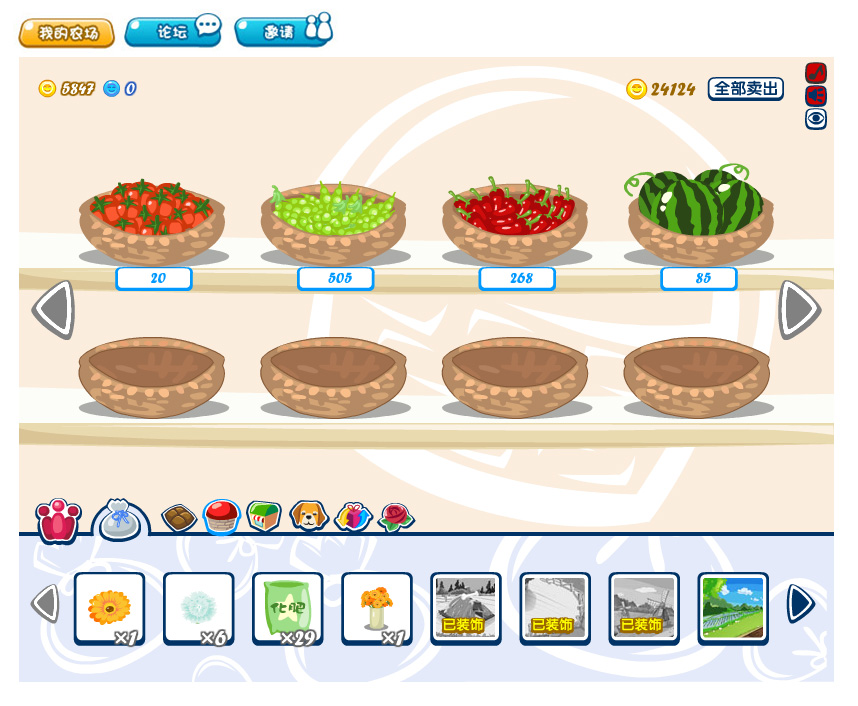The image size is (858, 706).
Task: Select the orange gerbera flower item
Action: (109, 607)
